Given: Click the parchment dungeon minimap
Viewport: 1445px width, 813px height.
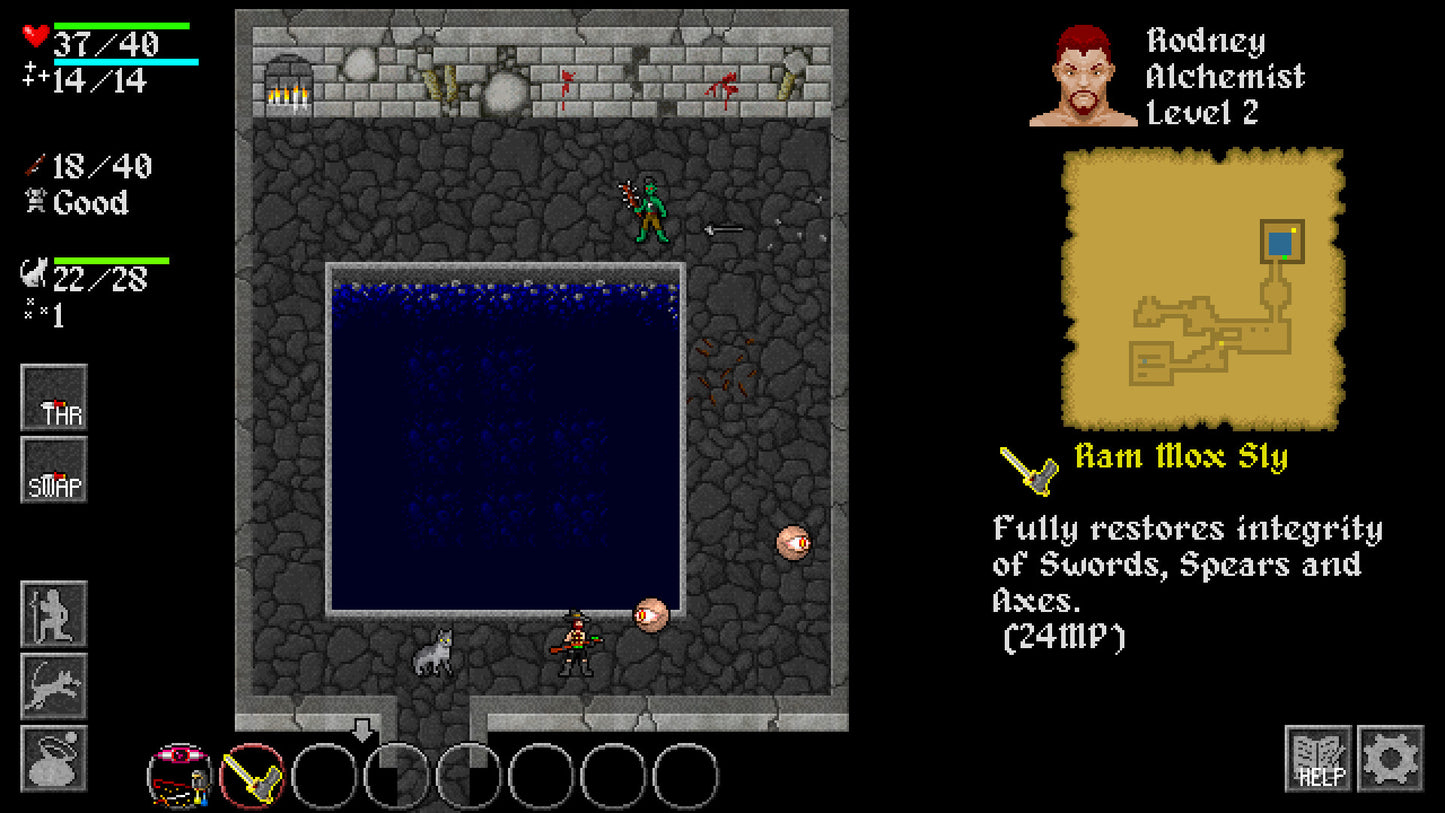Looking at the screenshot, I should (1203, 288).
